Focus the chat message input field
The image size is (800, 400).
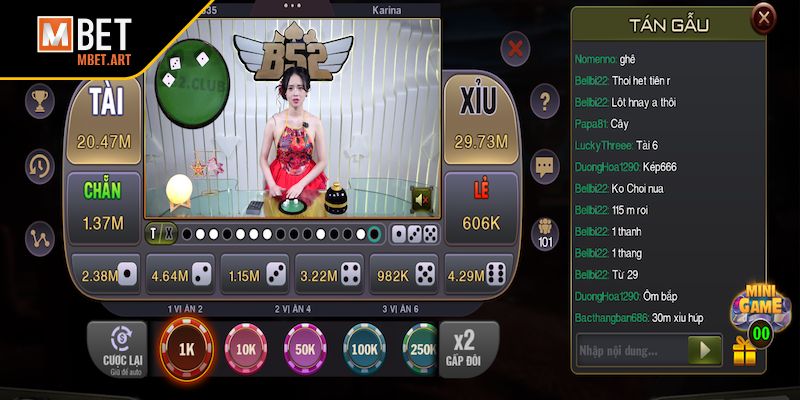(x=630, y=350)
